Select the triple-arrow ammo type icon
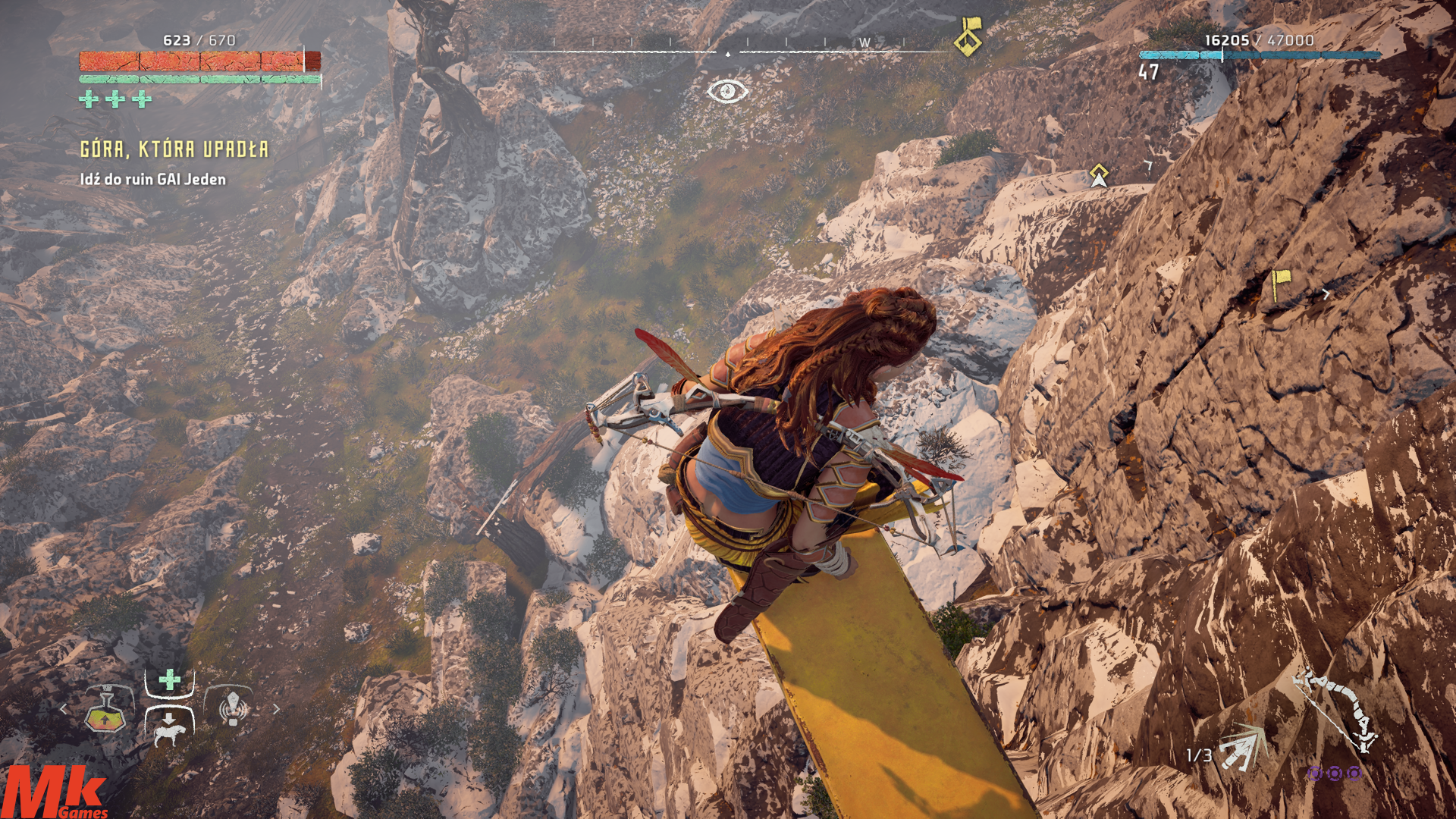Image resolution: width=1456 pixels, height=819 pixels. point(1242,746)
